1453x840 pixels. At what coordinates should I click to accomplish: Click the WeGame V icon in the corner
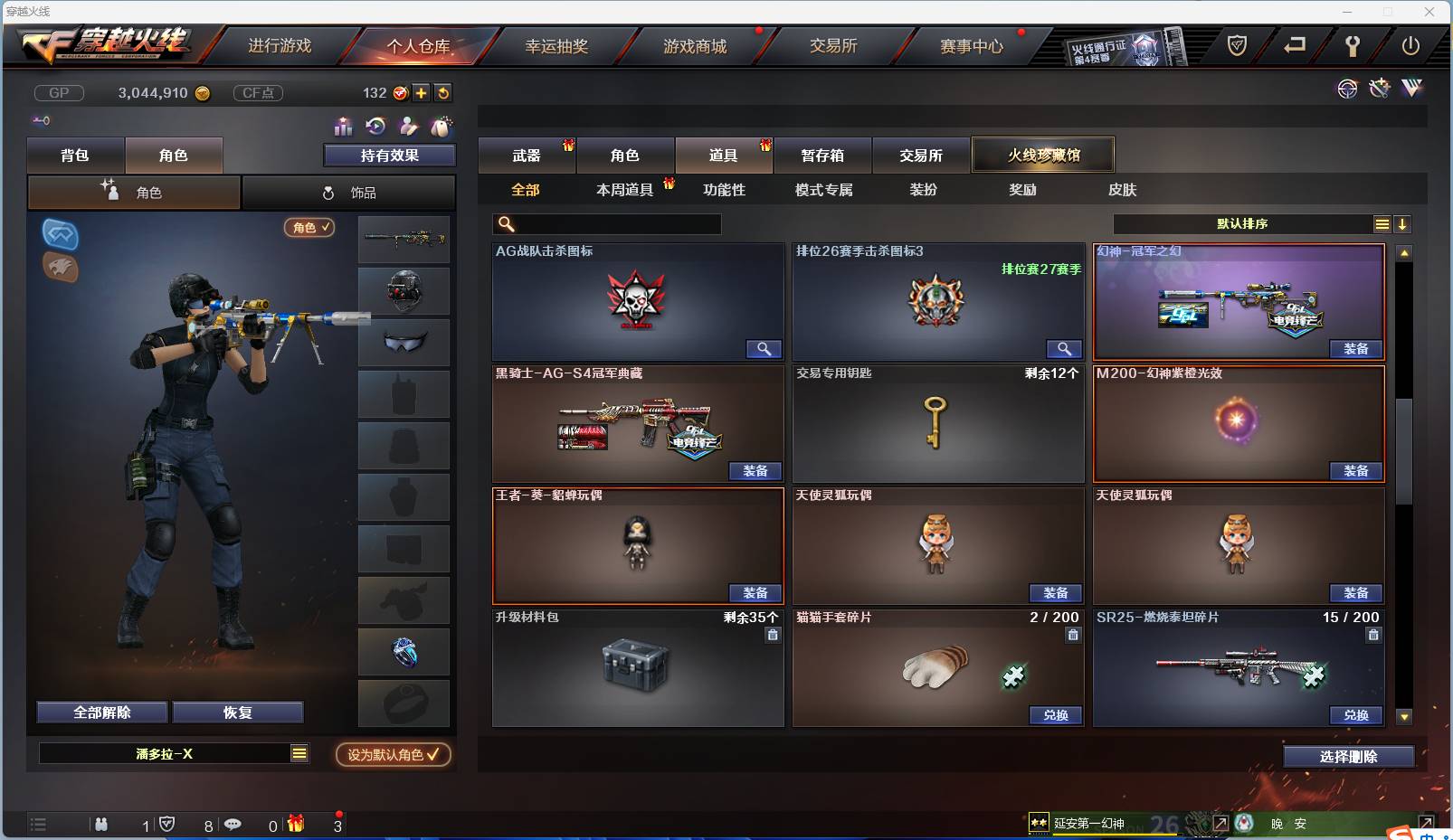point(1411,89)
